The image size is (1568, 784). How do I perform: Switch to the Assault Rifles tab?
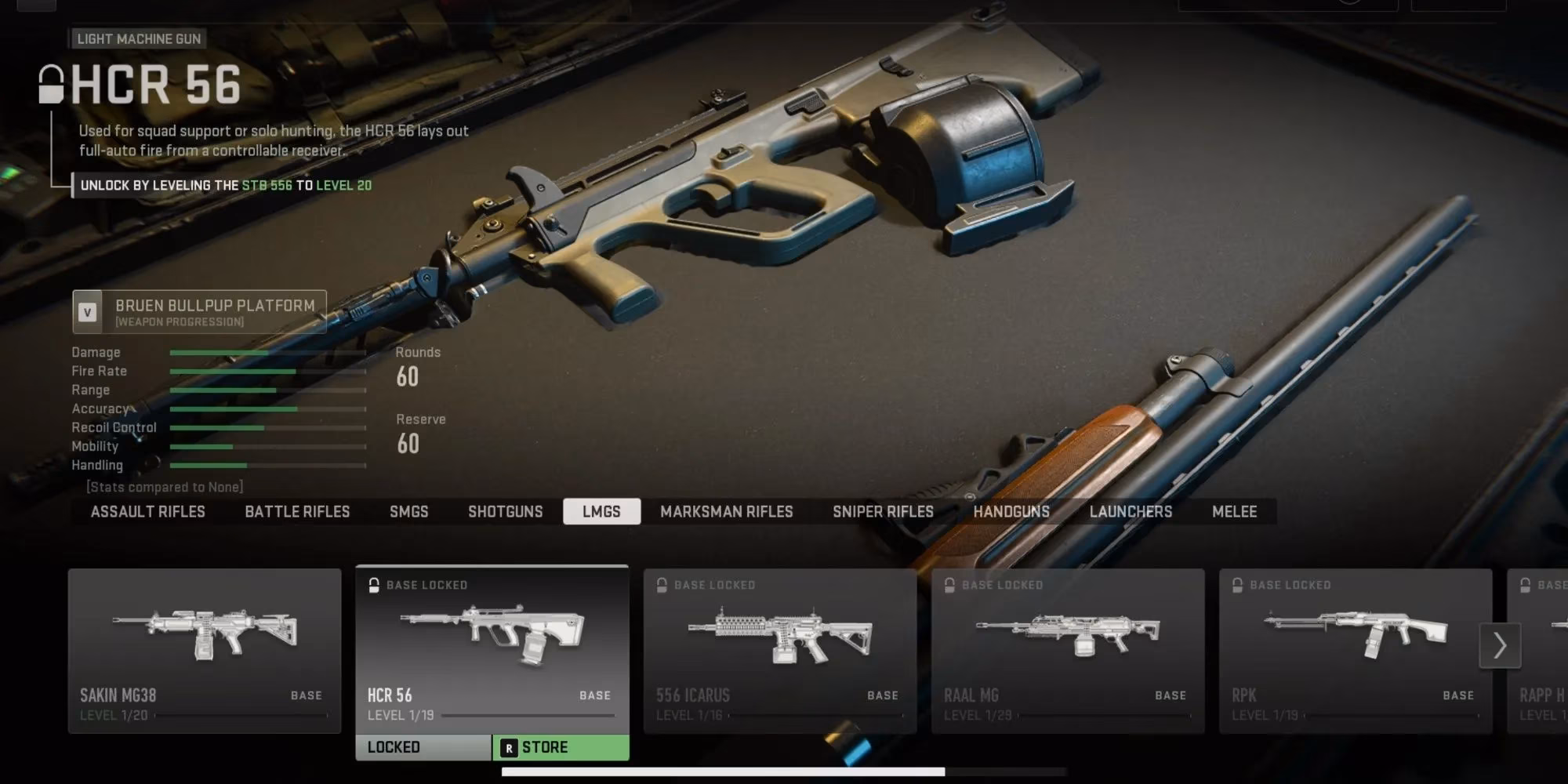147,512
